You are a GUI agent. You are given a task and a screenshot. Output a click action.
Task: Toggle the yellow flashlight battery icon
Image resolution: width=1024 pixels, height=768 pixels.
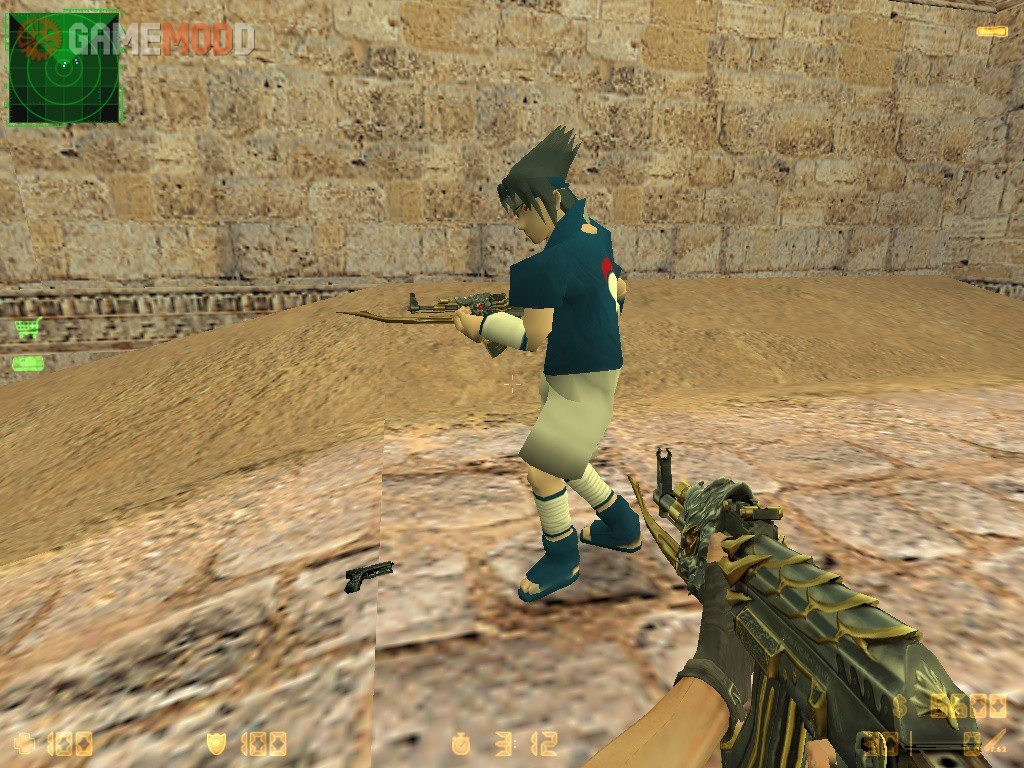pos(992,32)
